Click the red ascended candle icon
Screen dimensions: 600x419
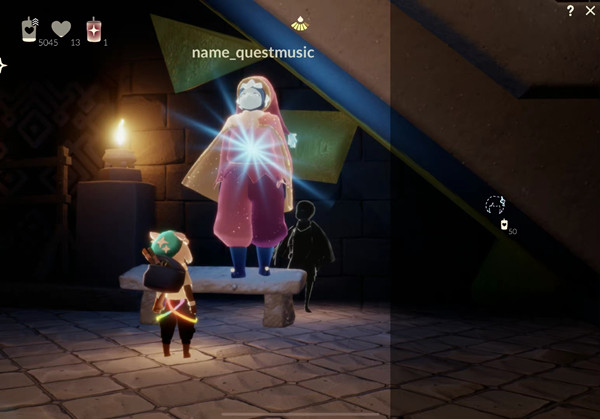(x=94, y=29)
